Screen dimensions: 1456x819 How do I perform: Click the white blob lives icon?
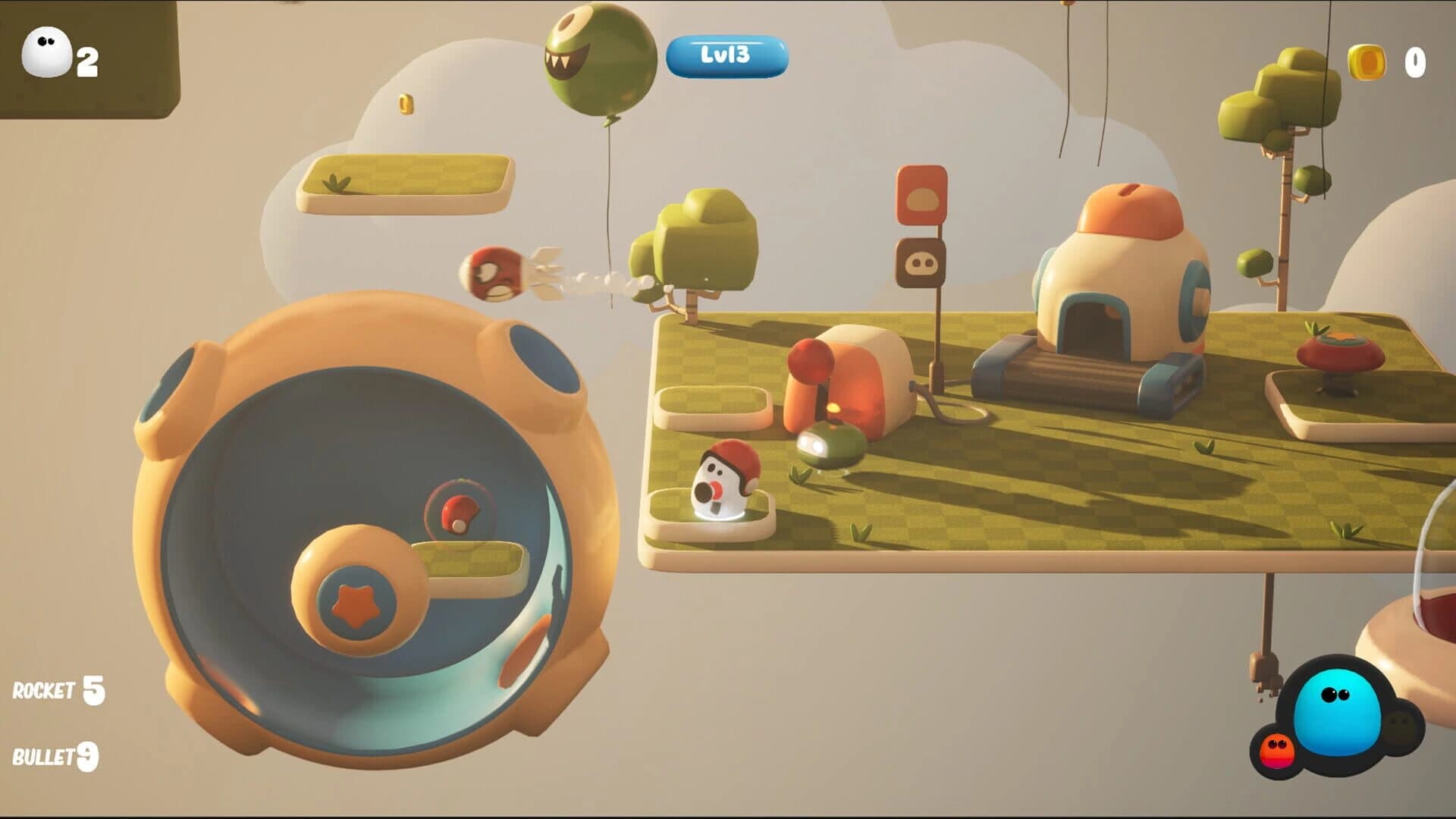tap(45, 52)
